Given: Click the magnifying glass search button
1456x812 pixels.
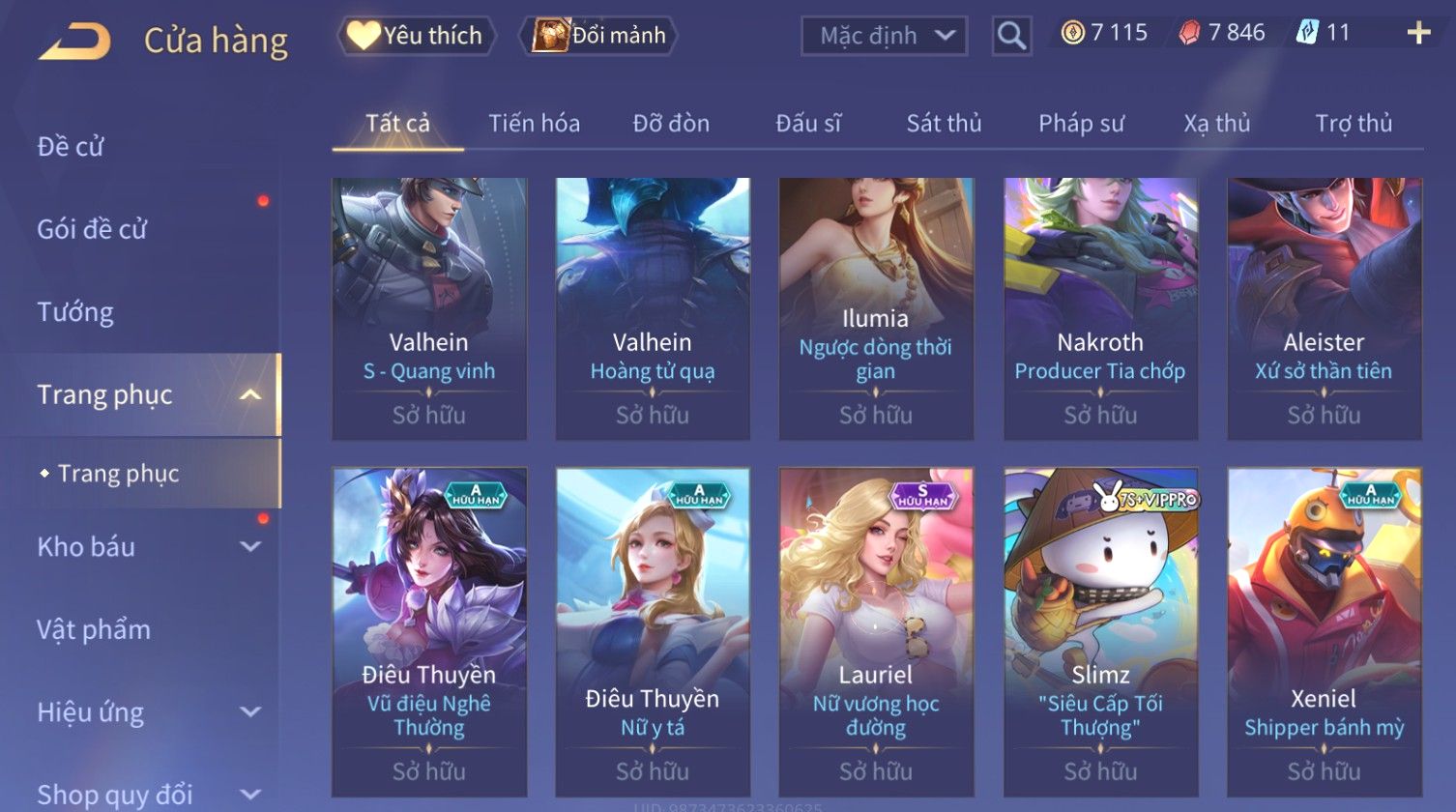Looking at the screenshot, I should pyautogui.click(x=1011, y=37).
